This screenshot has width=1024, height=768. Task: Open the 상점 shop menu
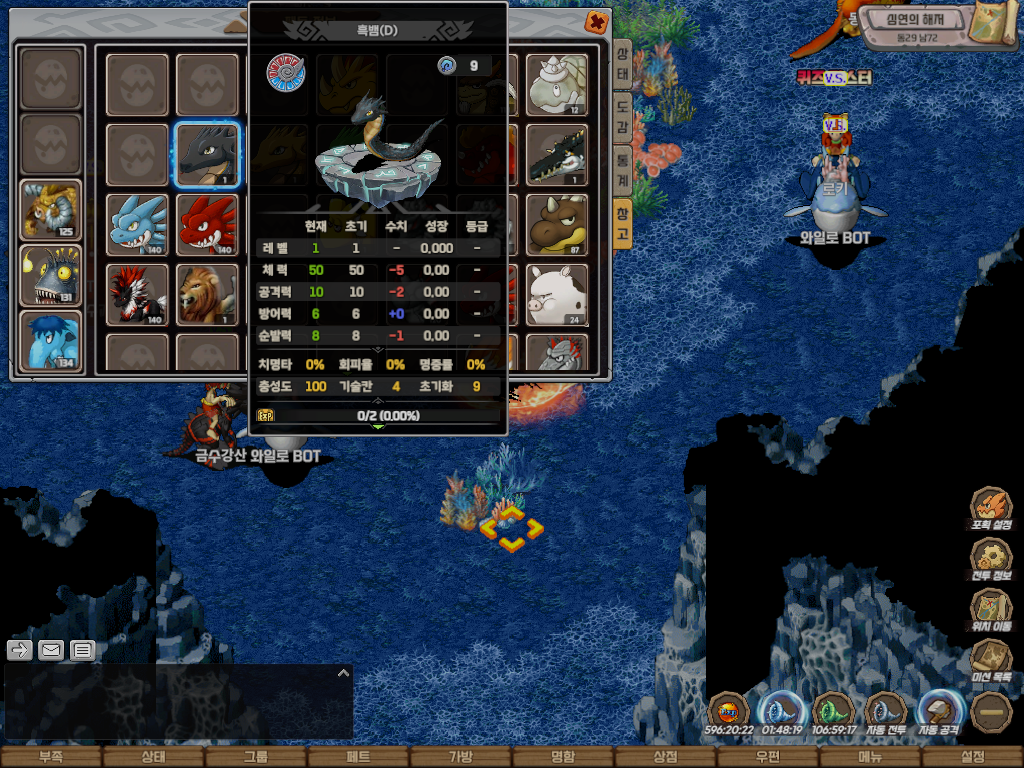click(665, 757)
